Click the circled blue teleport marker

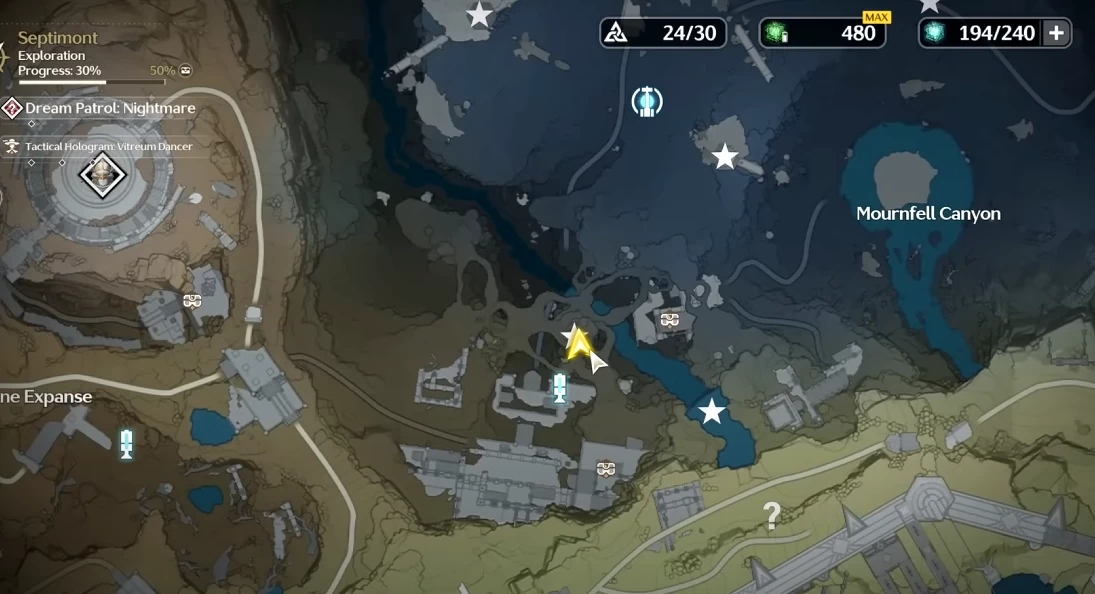tap(647, 101)
